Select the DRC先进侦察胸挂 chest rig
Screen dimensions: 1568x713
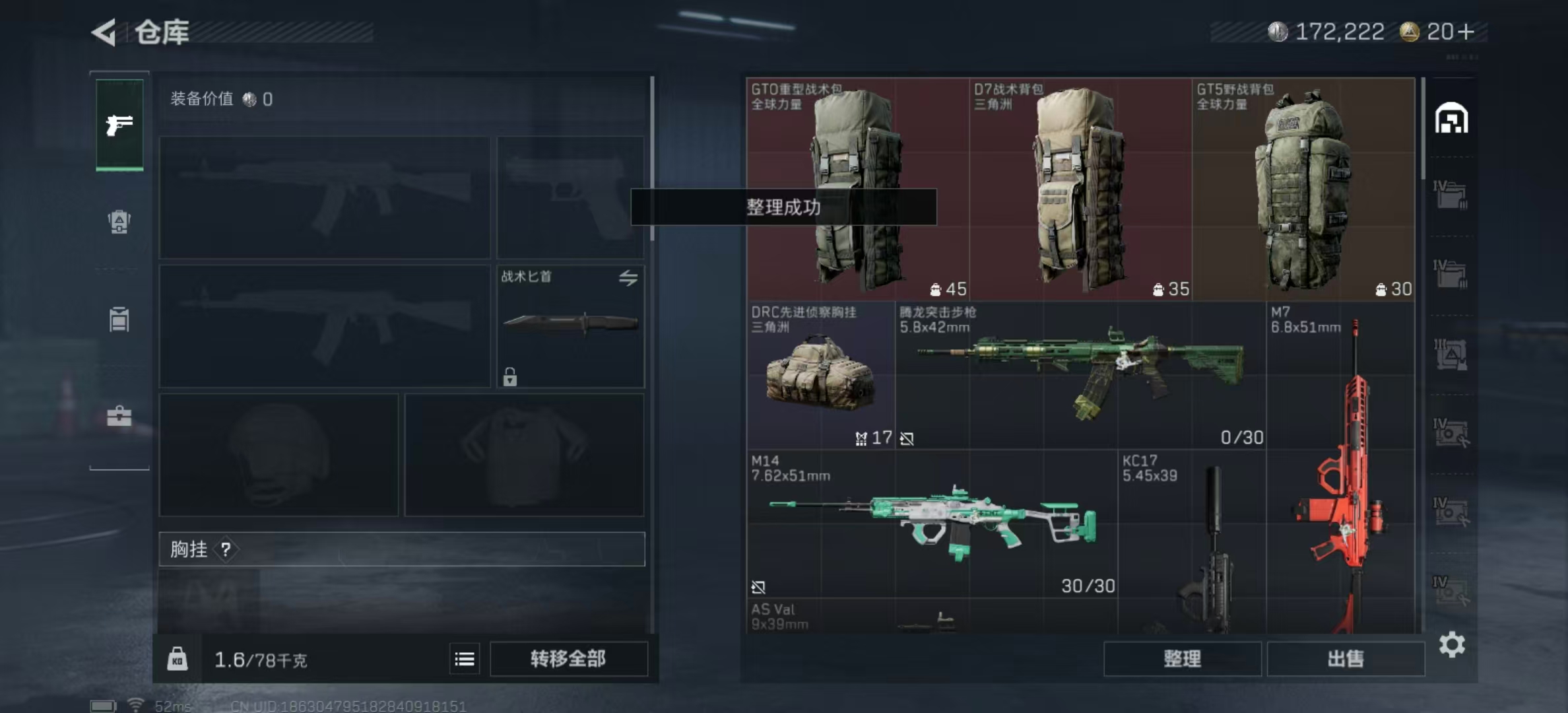(820, 376)
